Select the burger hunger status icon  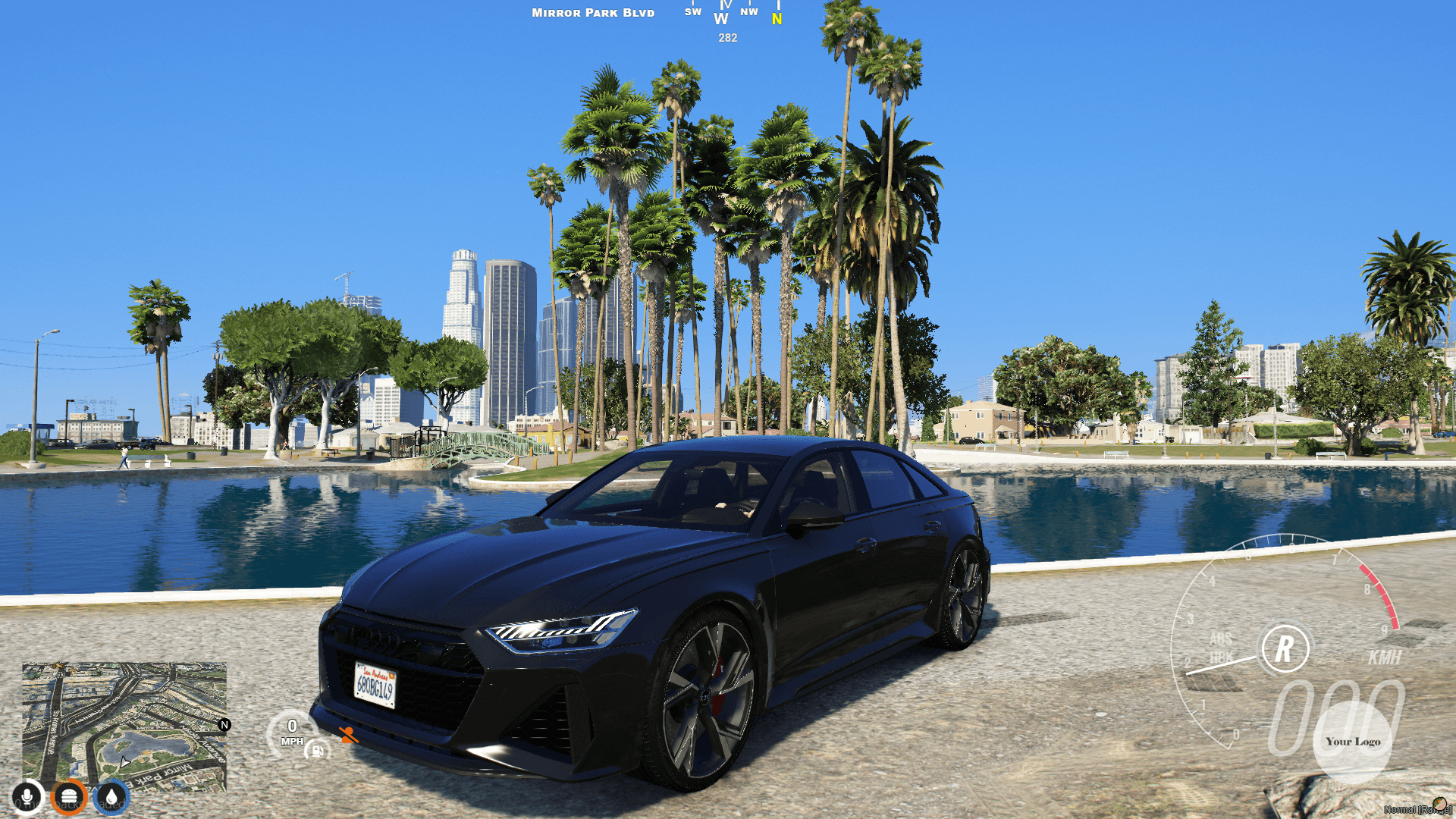[68, 794]
